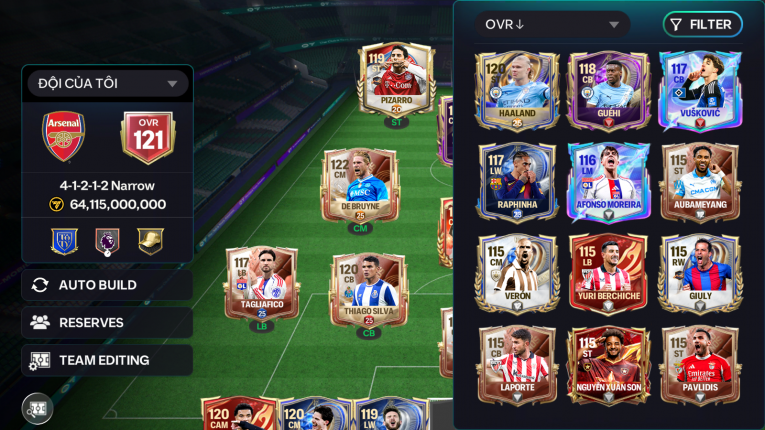
Task: Pick the Yuri Berchiche card
Action: pyautogui.click(x=608, y=274)
